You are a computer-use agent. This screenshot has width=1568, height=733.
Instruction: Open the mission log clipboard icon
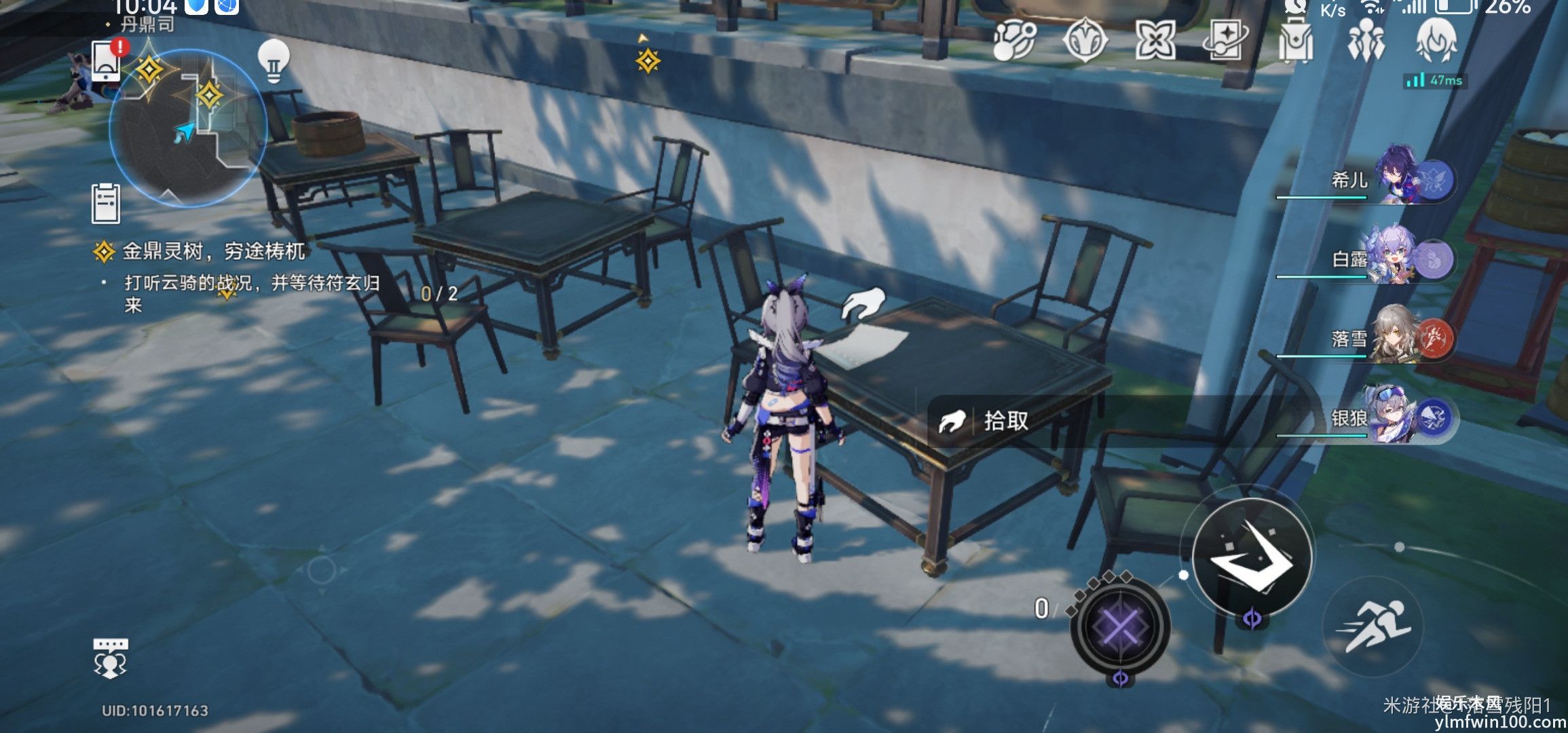click(x=106, y=203)
